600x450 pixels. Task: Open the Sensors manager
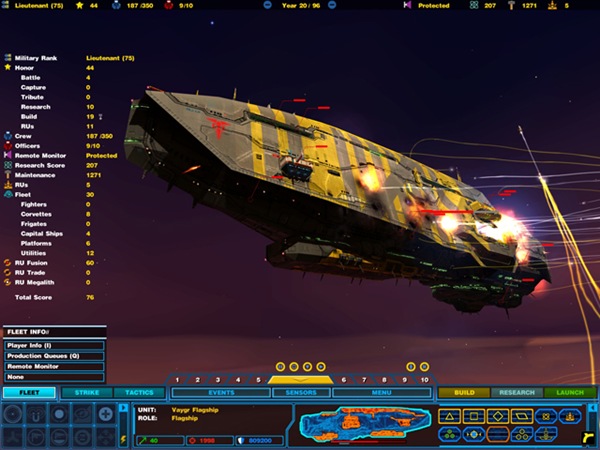click(x=301, y=393)
